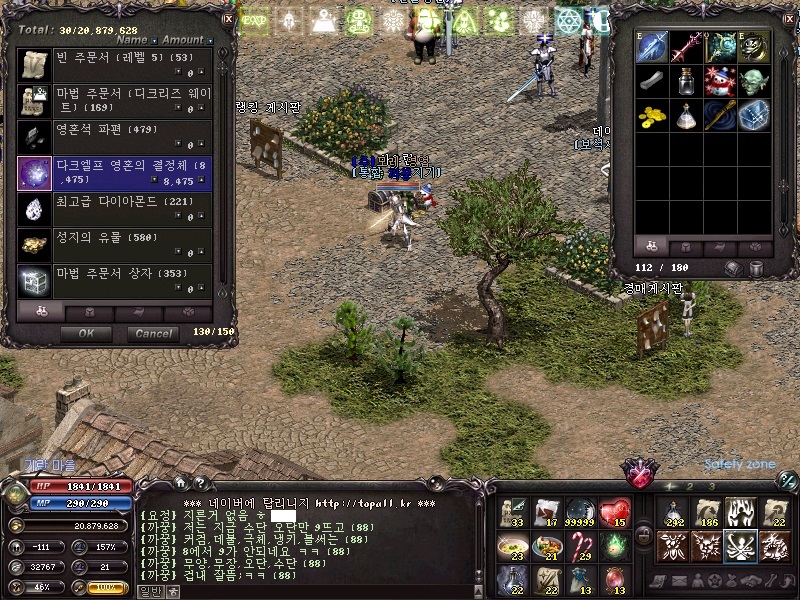Select the snowman item in inventory
The width and height of the screenshot is (800, 600).
pyautogui.click(x=721, y=81)
